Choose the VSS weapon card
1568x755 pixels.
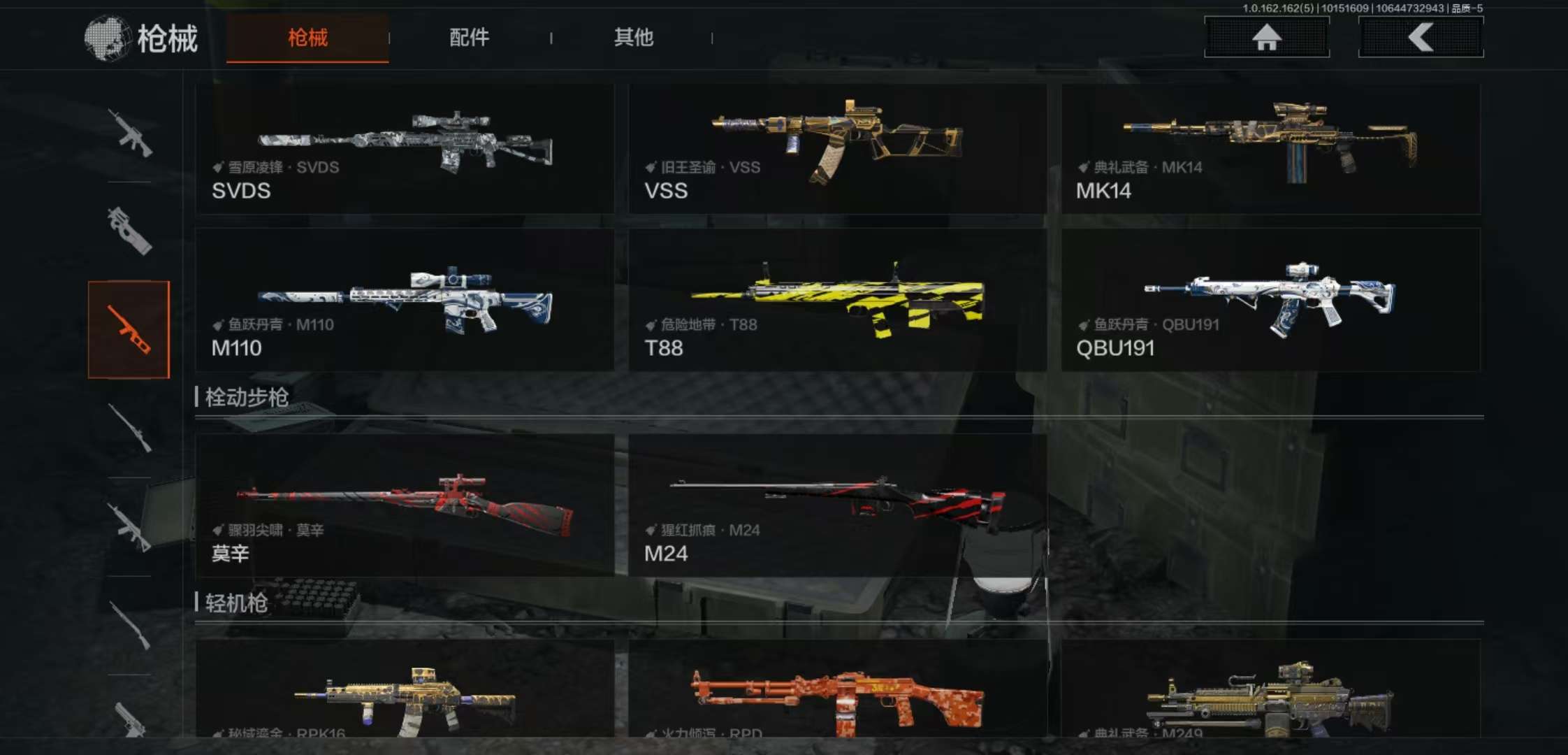[x=837, y=149]
